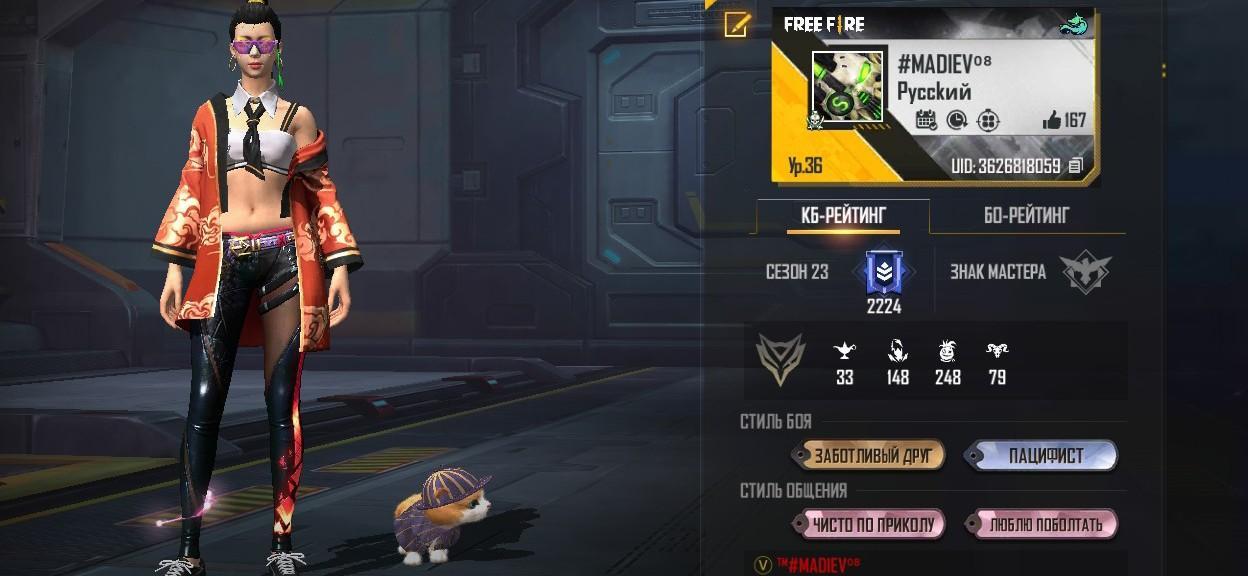Select the ПАЦИФИСТ battle style tag

tap(1043, 456)
